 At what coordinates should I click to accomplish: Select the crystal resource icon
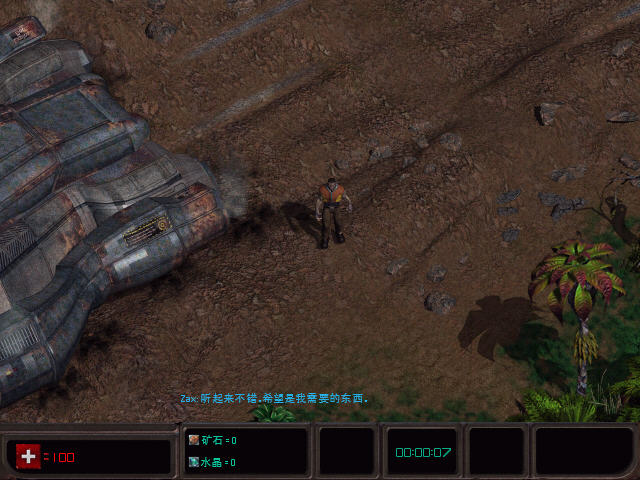(194, 462)
